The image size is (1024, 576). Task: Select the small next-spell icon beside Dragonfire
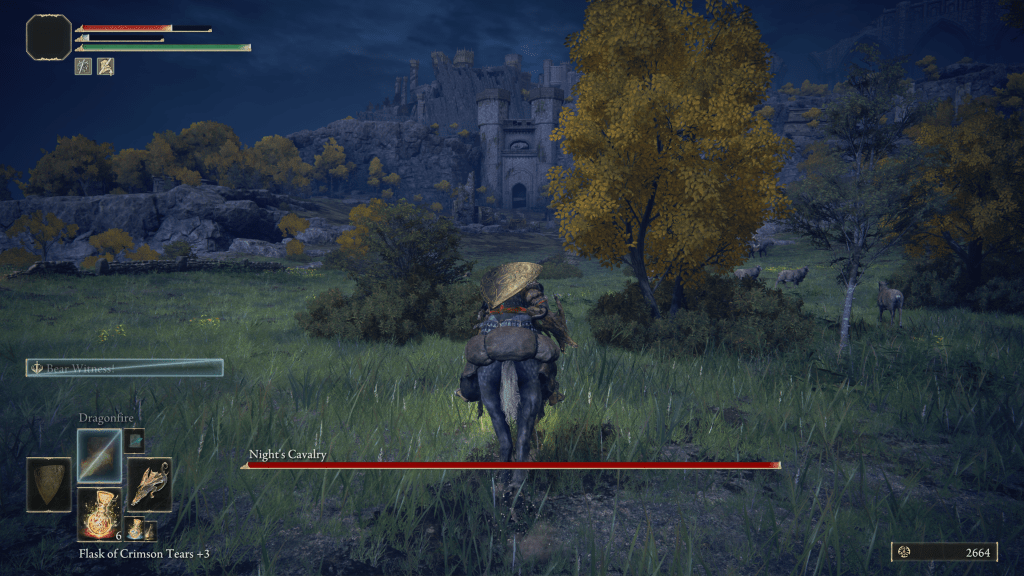coord(134,440)
